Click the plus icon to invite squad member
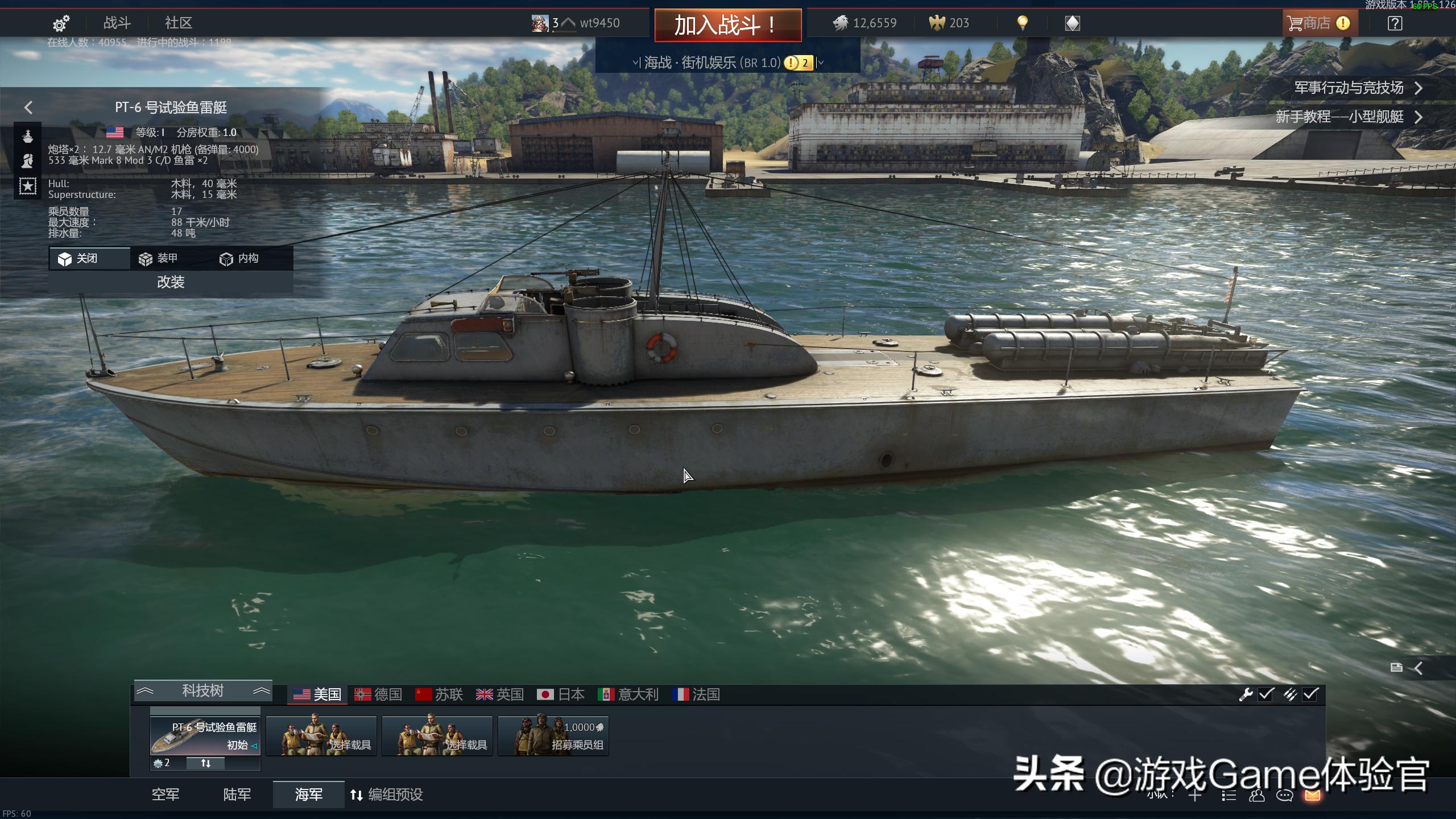The image size is (1456, 819). click(x=1194, y=796)
